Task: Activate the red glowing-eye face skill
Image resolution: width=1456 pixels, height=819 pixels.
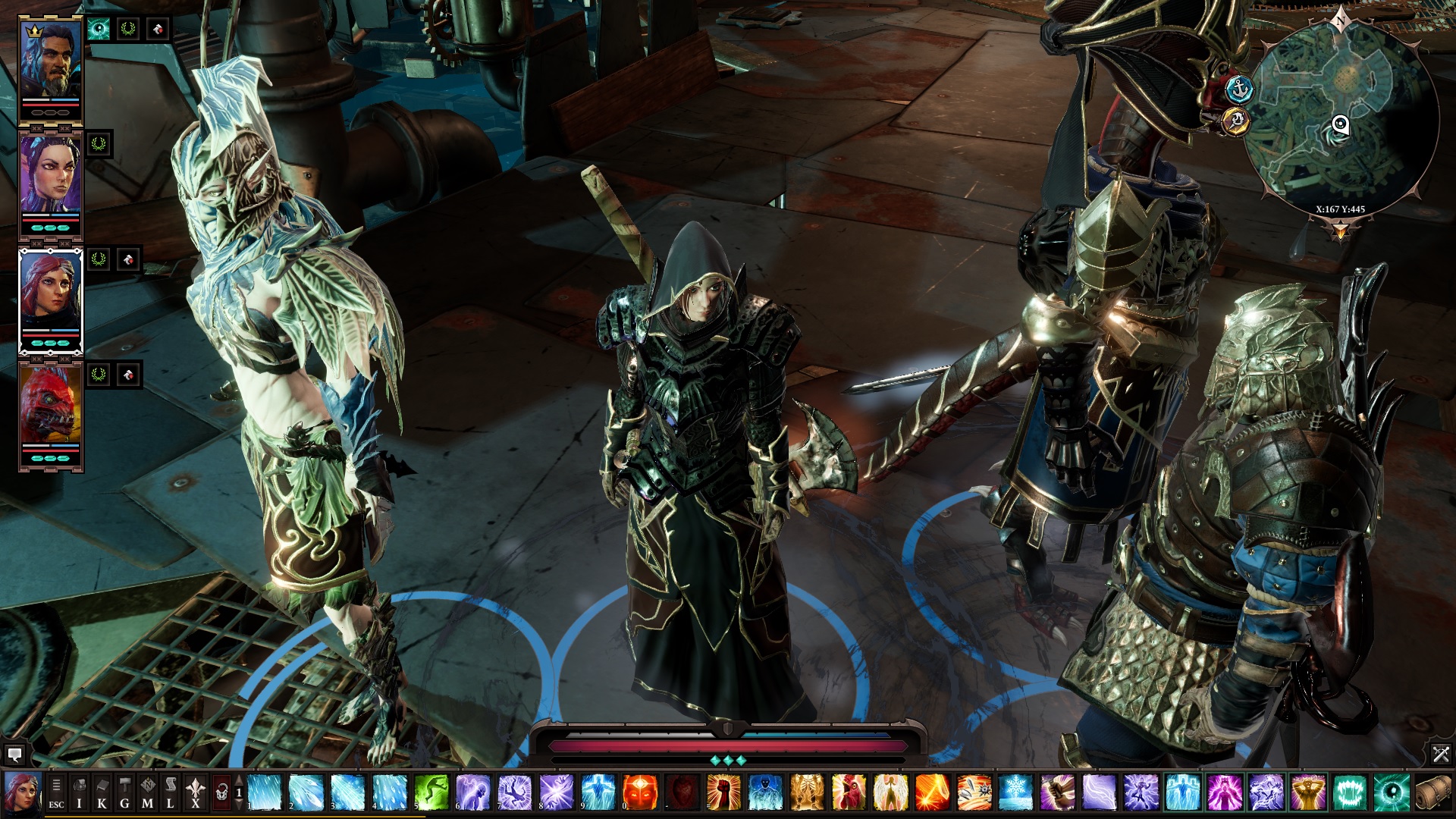Action: [639, 792]
